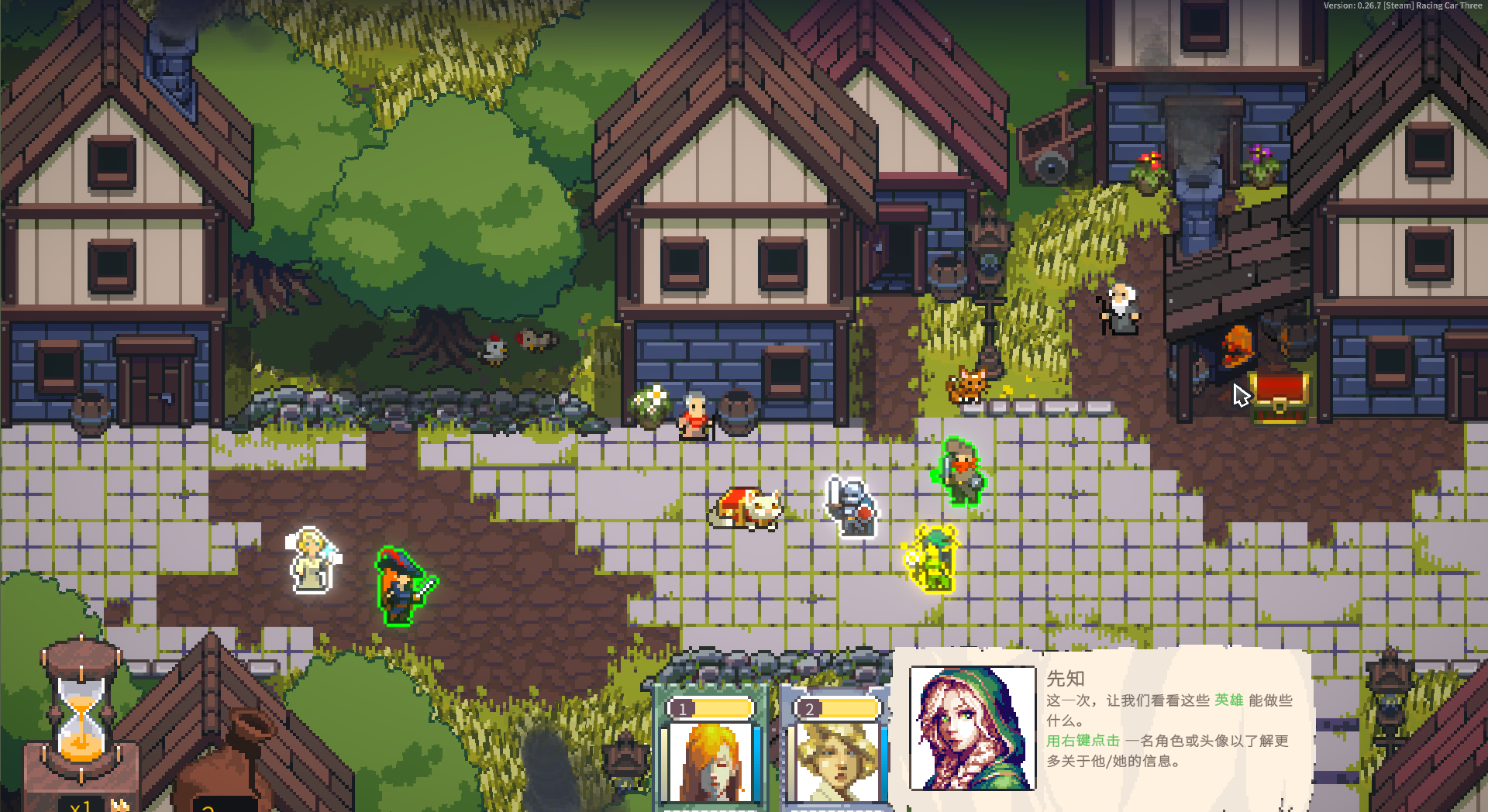Image resolution: width=1488 pixels, height=812 pixels.
Task: Select the green-outlined red-bearded dwarf unit
Action: [961, 472]
